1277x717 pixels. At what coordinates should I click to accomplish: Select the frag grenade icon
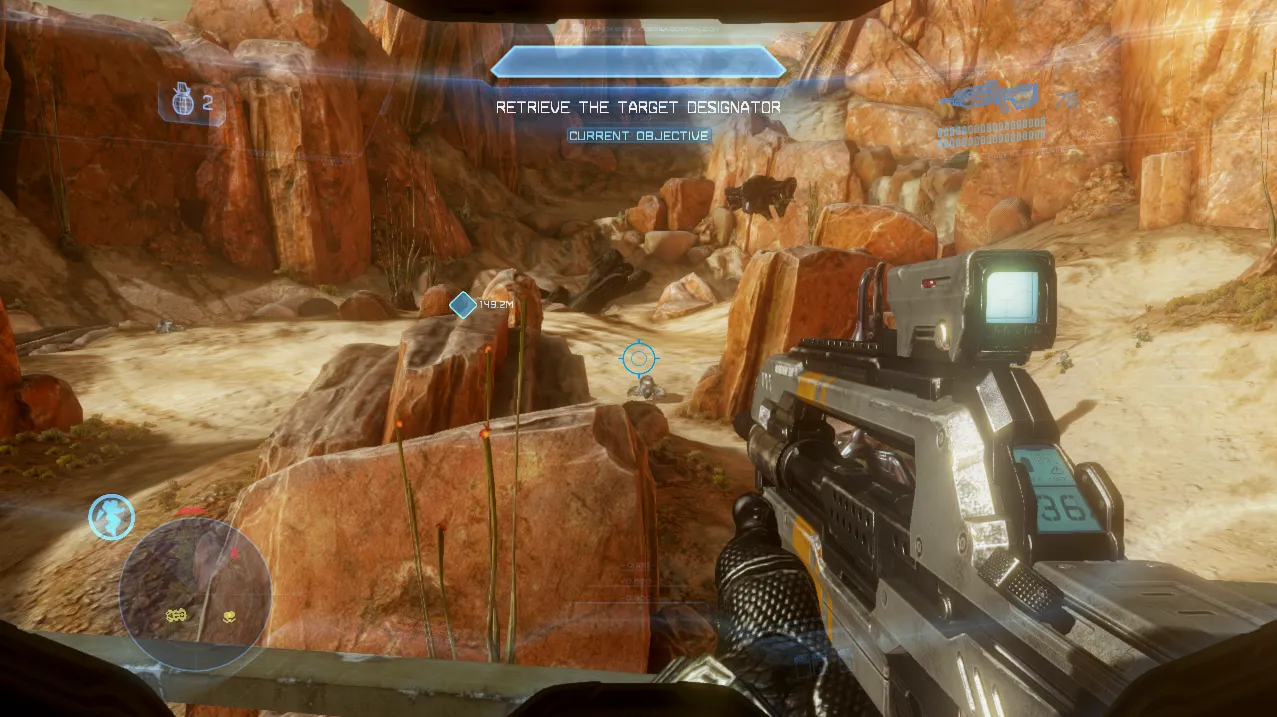coord(181,101)
